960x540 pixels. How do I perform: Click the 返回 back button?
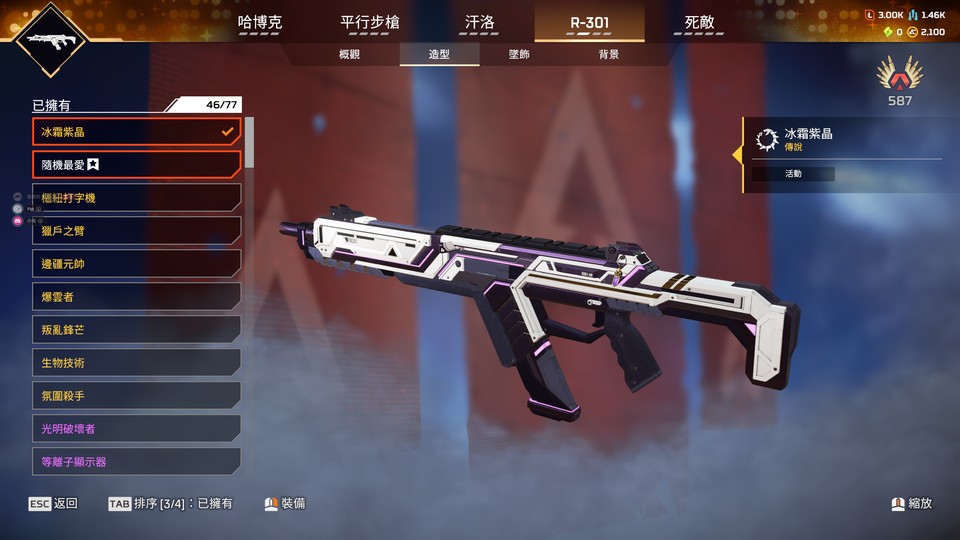click(53, 504)
